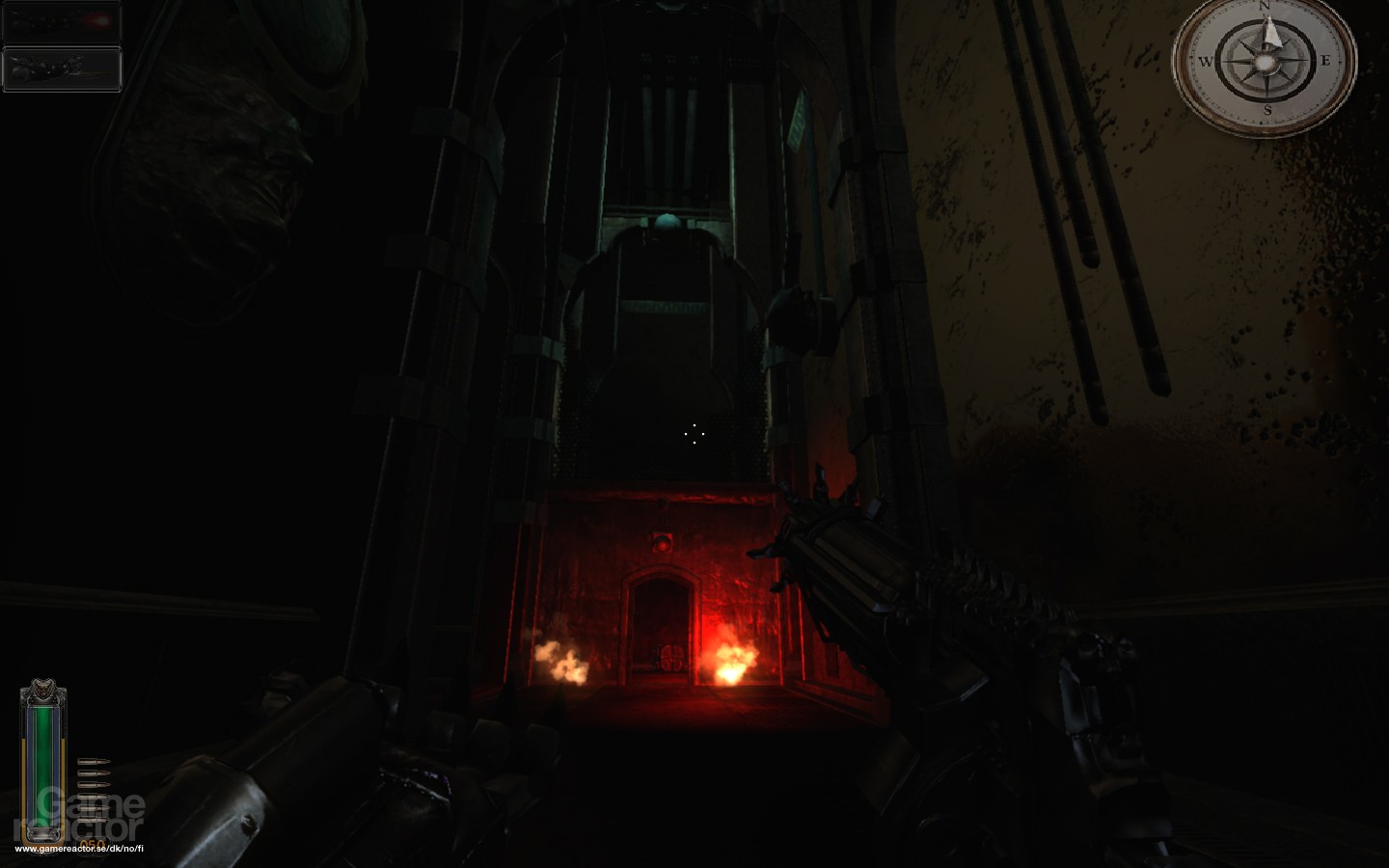Click the Gamereactor watermark logo
Image resolution: width=1389 pixels, height=868 pixels.
pos(77,810)
